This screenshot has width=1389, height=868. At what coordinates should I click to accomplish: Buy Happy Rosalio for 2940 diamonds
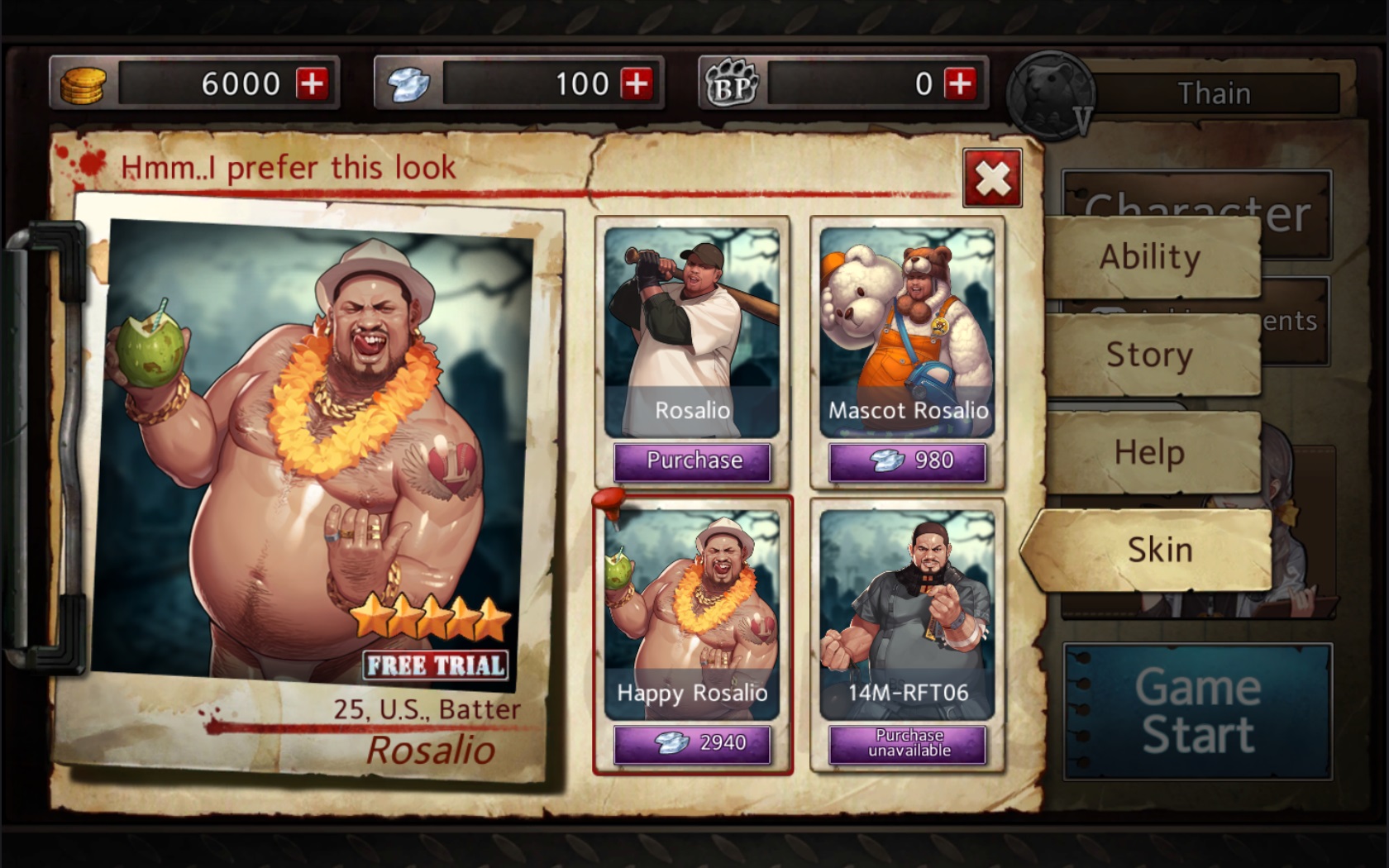coord(693,743)
